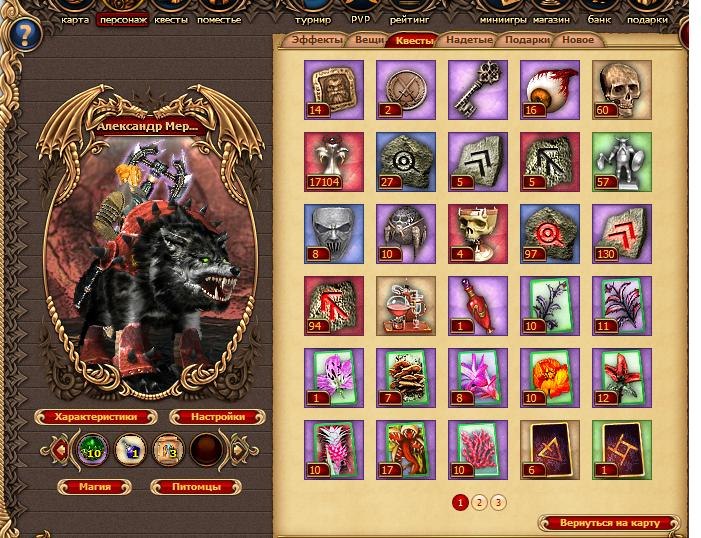Image resolution: width=701 pixels, height=538 pixels.
Task: Show the Питомцы panel
Action: (x=197, y=487)
